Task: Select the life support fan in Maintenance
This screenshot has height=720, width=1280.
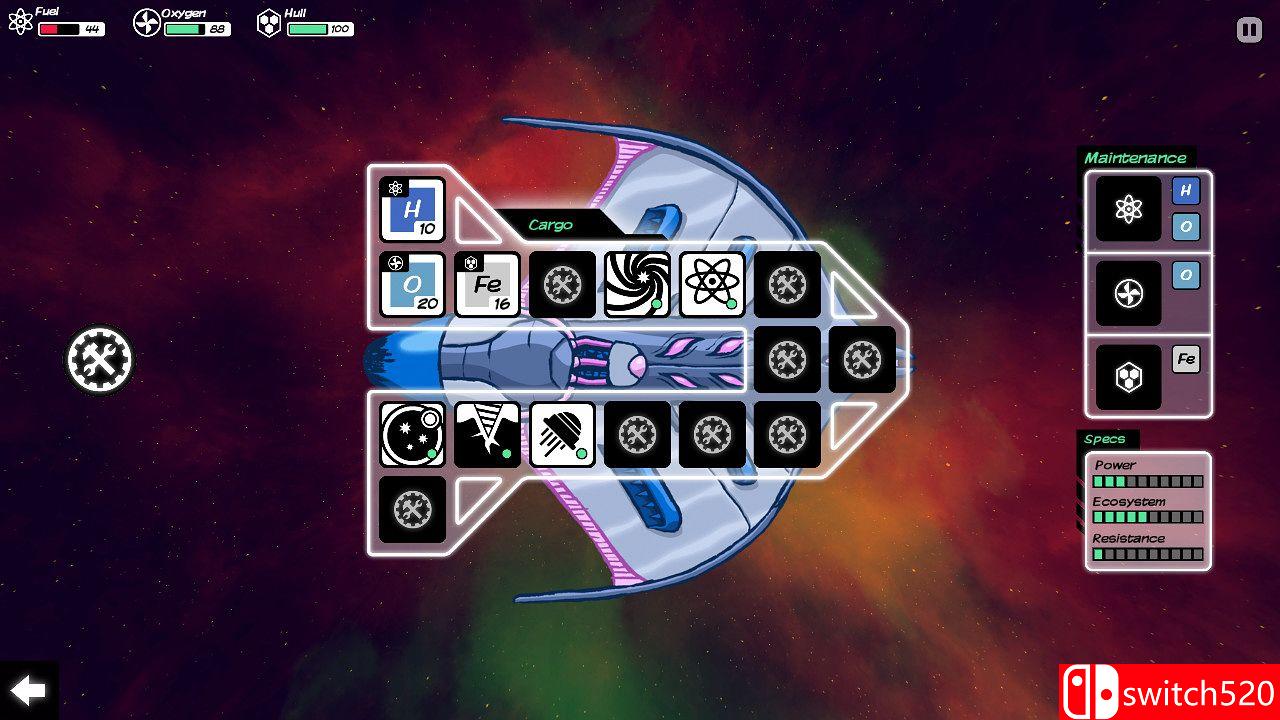Action: click(x=1127, y=293)
